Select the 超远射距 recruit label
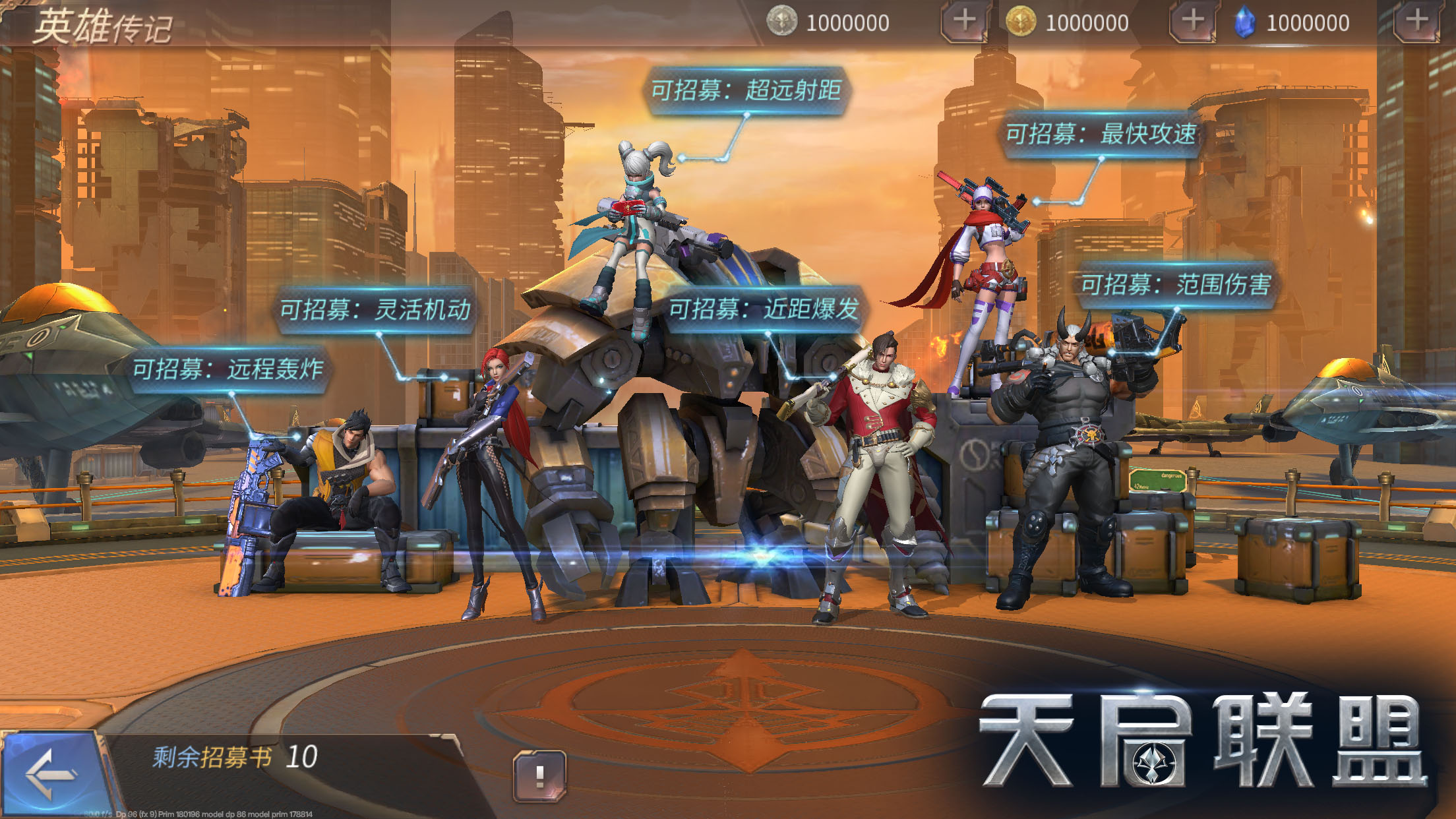Viewport: 1456px width, 819px height. pyautogui.click(x=746, y=90)
